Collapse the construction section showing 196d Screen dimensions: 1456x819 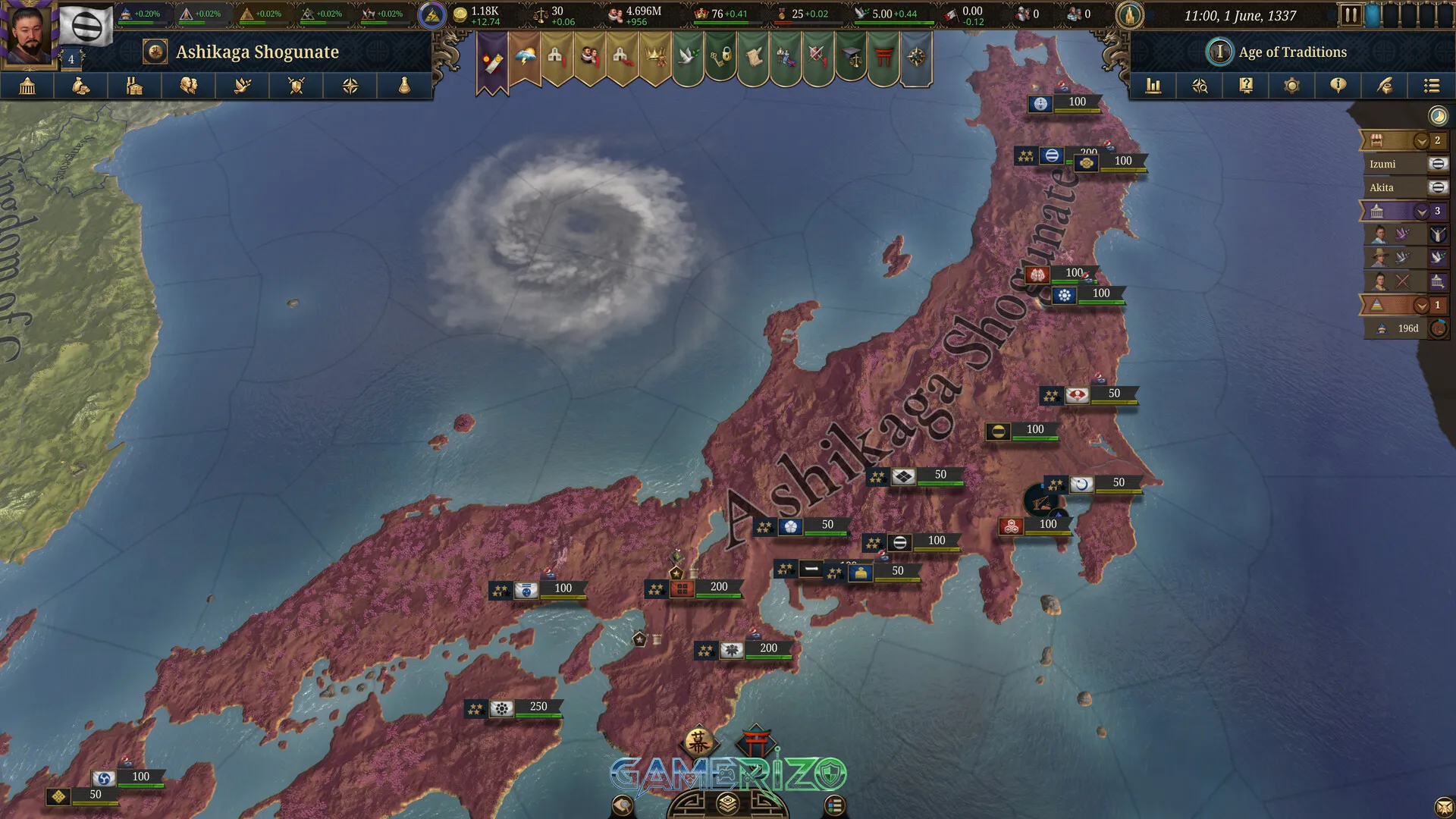1421,305
